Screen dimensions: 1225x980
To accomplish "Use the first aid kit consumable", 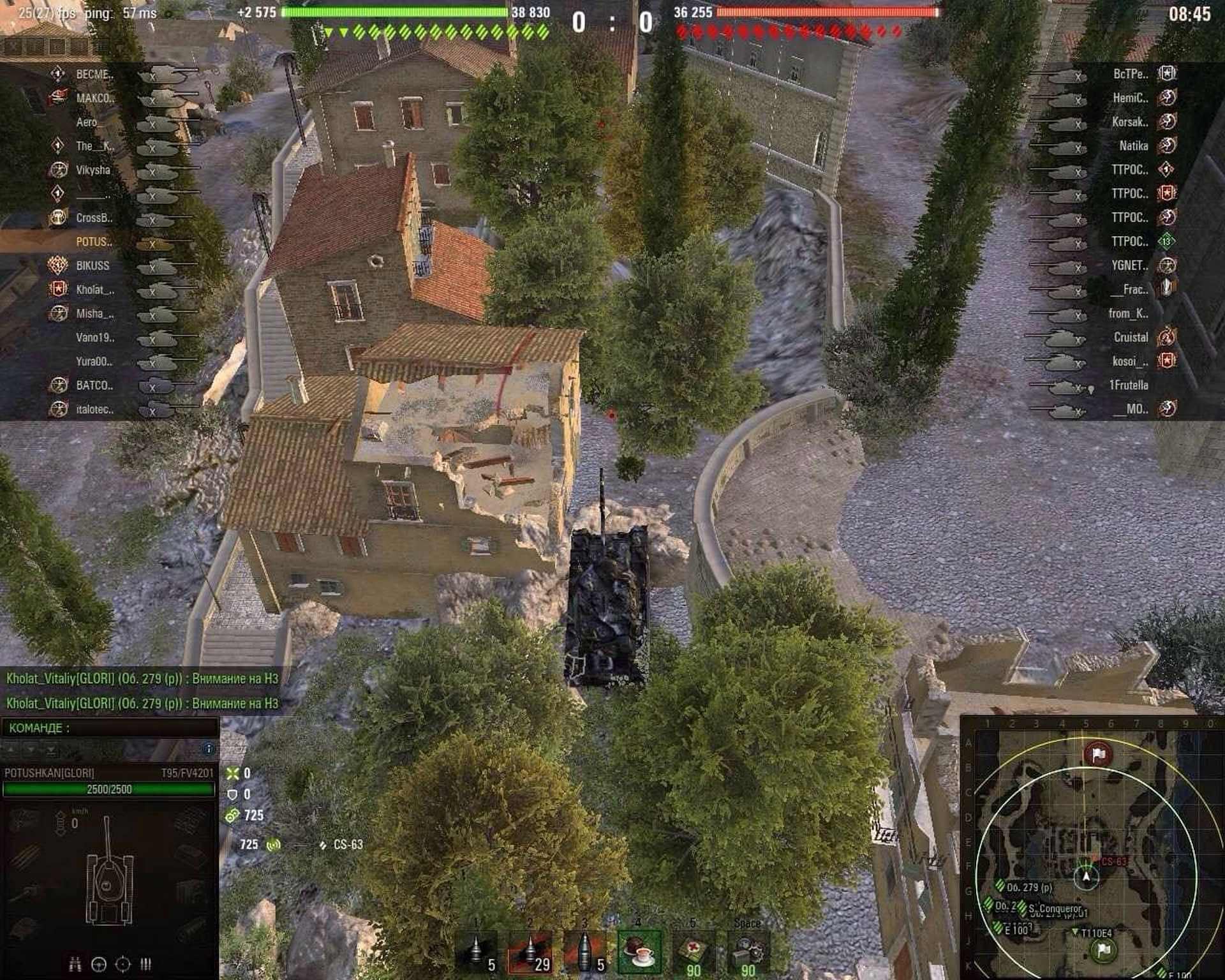I will point(694,953).
